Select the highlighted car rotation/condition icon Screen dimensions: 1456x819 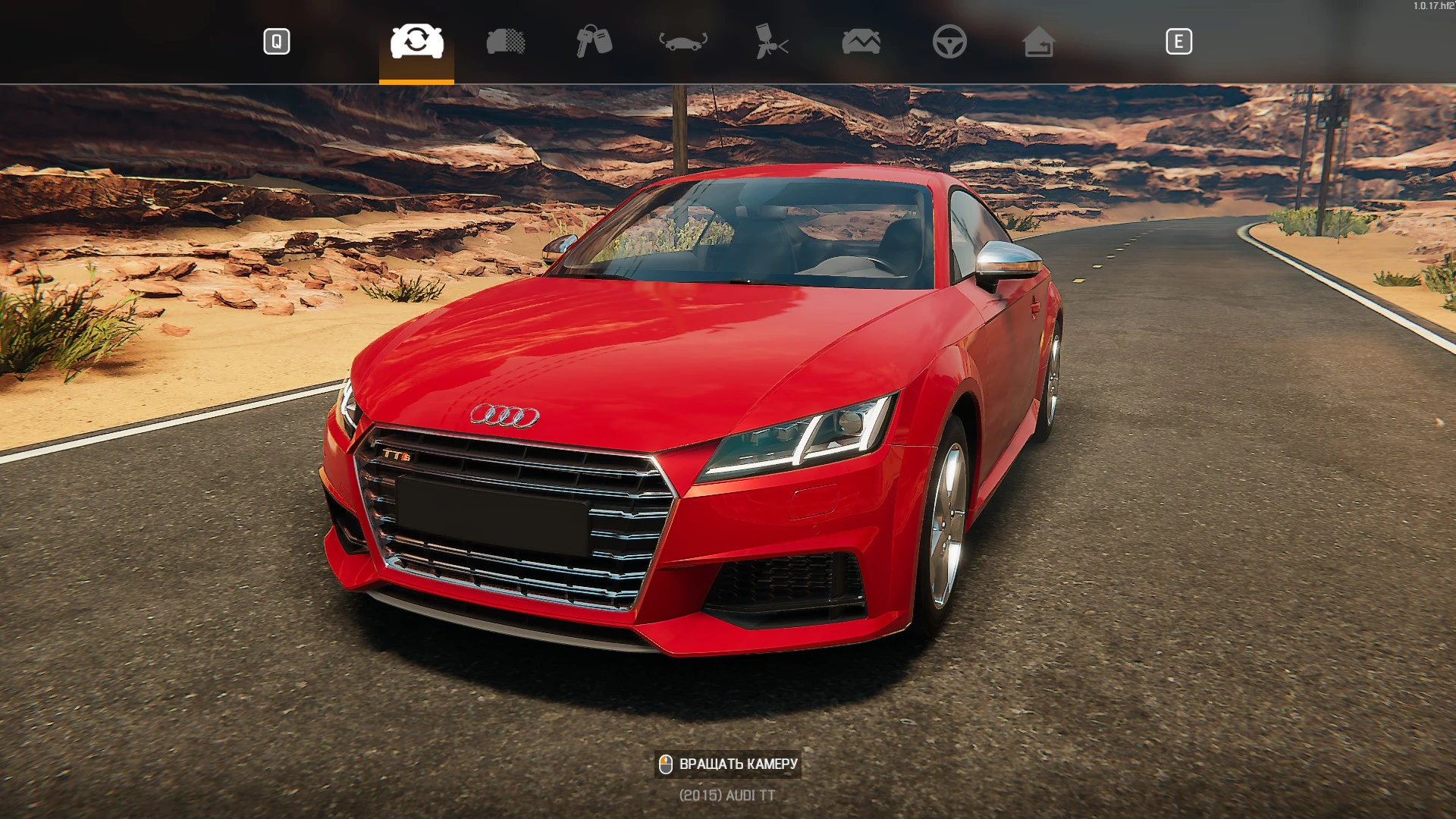click(x=416, y=42)
